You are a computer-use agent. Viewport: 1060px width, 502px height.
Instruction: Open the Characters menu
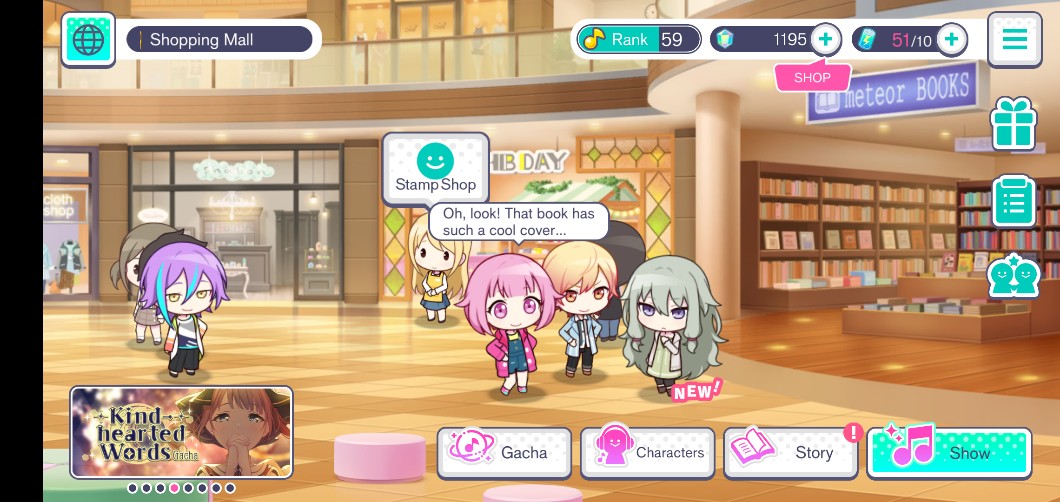click(648, 452)
